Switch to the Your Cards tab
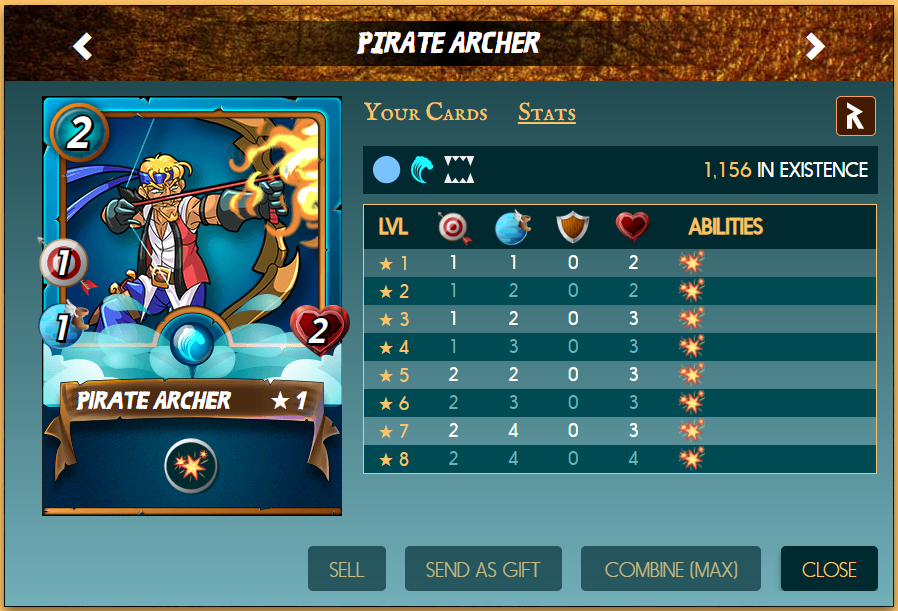The width and height of the screenshot is (898, 611). (x=425, y=112)
